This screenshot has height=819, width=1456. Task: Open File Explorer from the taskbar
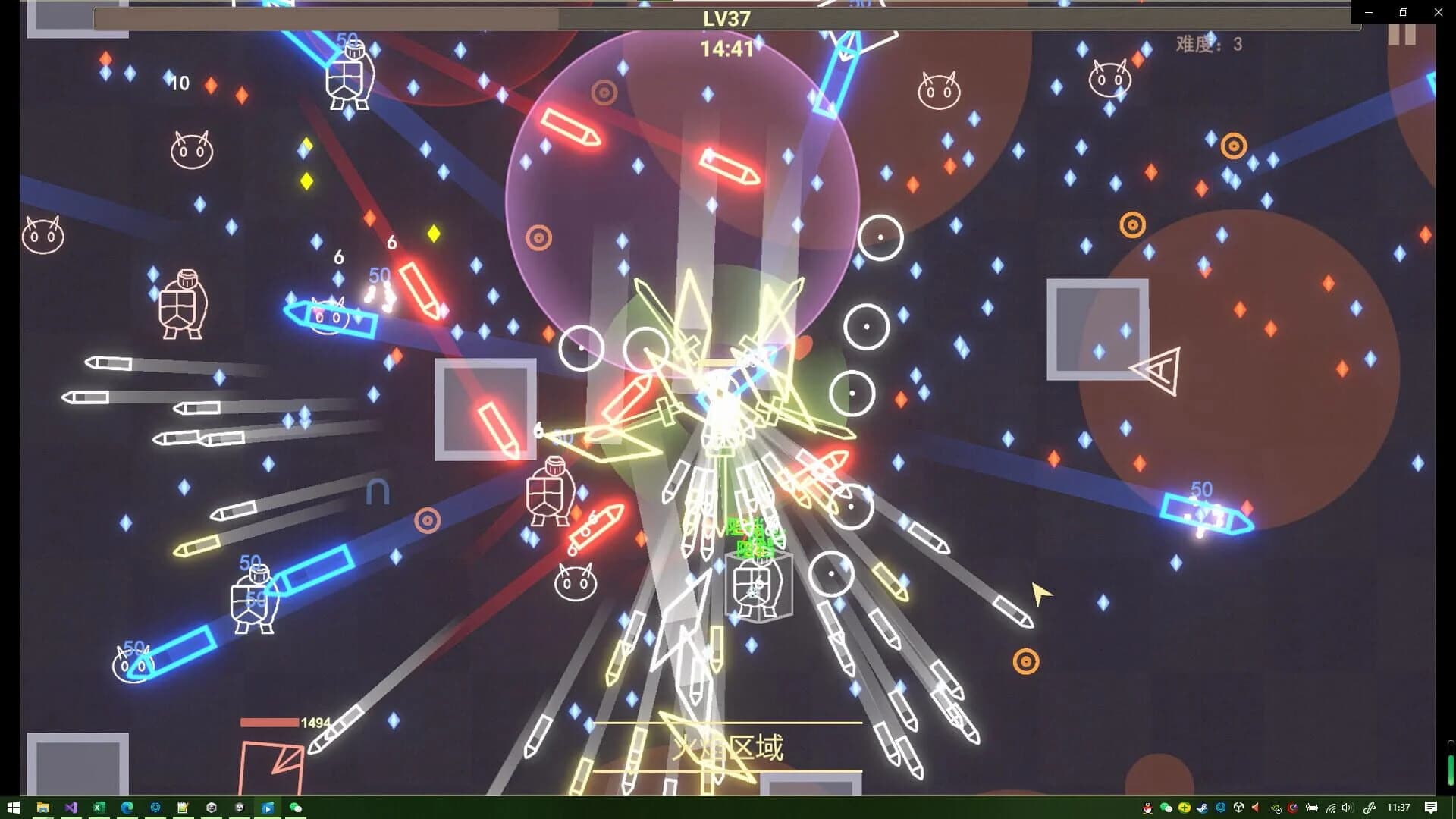[43, 808]
